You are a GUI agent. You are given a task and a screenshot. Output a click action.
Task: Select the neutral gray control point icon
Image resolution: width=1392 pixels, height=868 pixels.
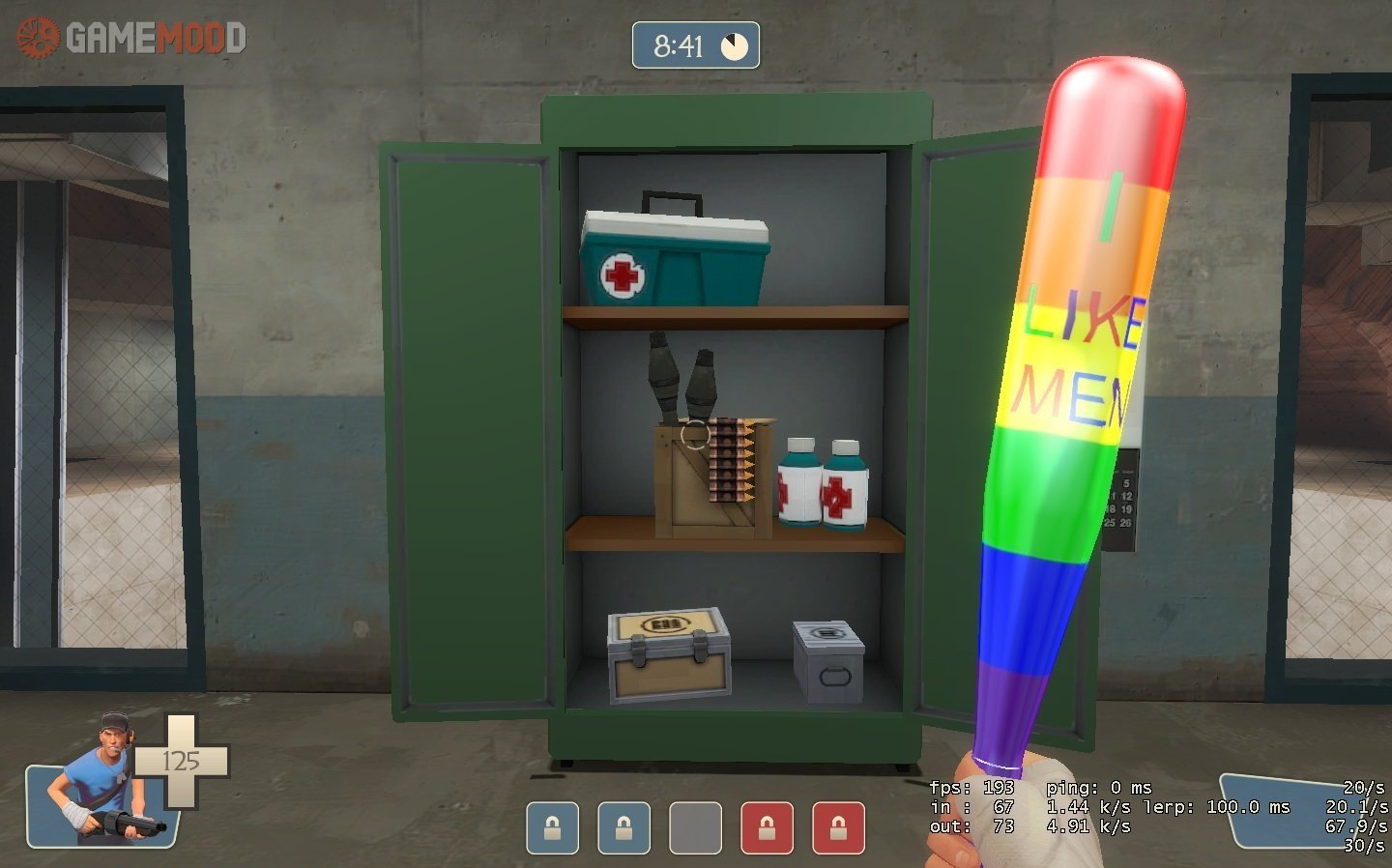695,828
